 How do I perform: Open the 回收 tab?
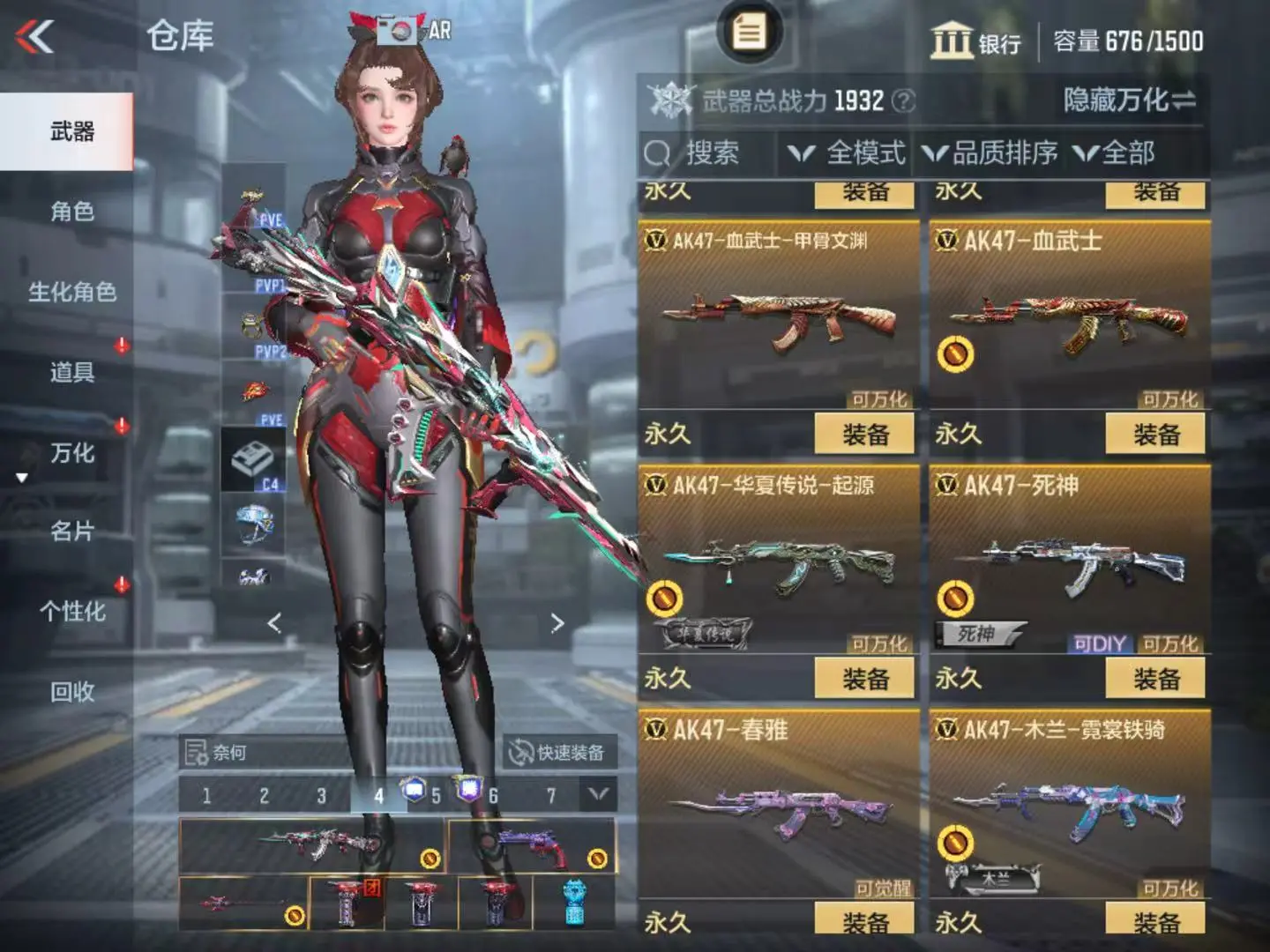[x=71, y=692]
